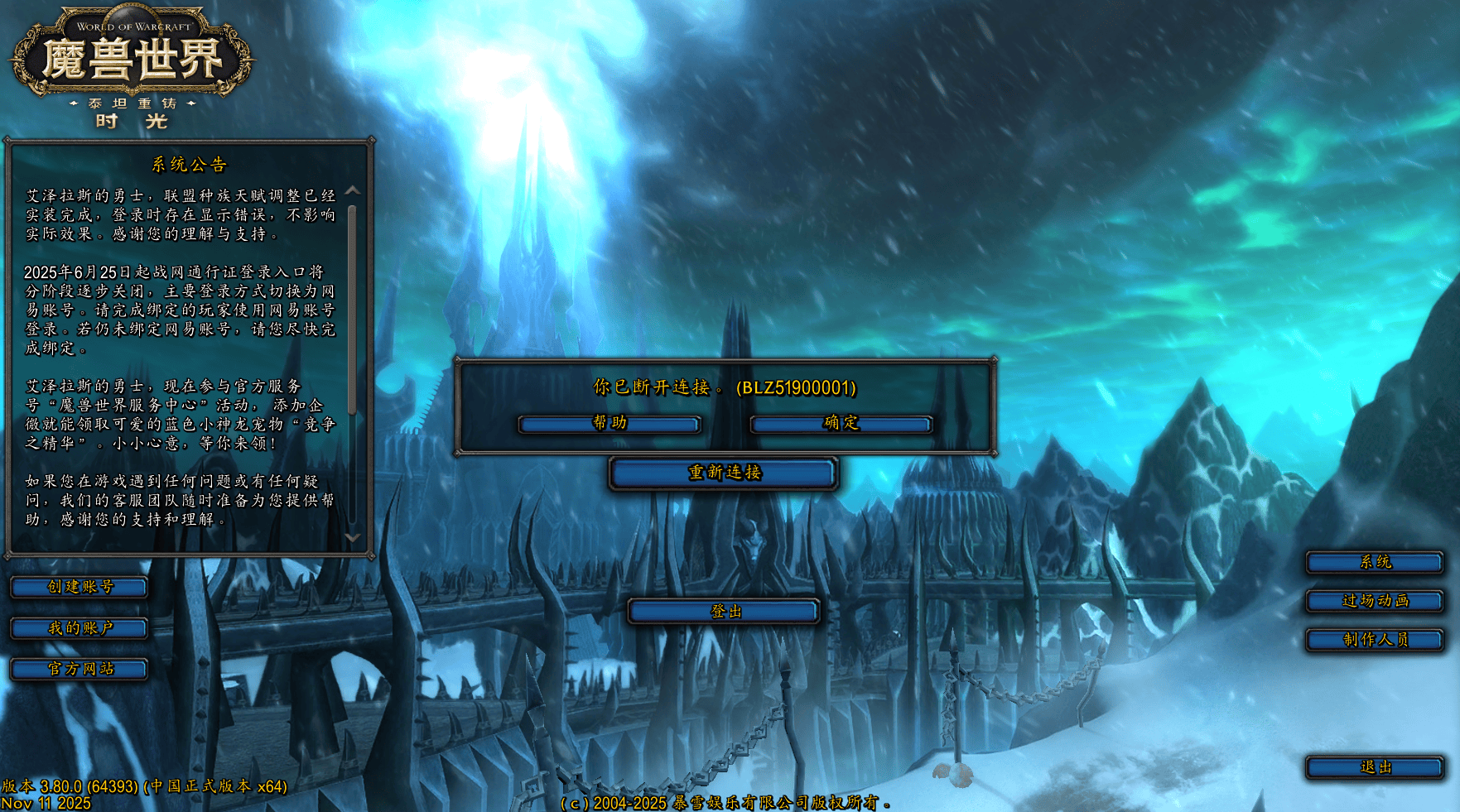Confirm the disconnect dialog with 确定
The image size is (1460, 812).
click(841, 424)
